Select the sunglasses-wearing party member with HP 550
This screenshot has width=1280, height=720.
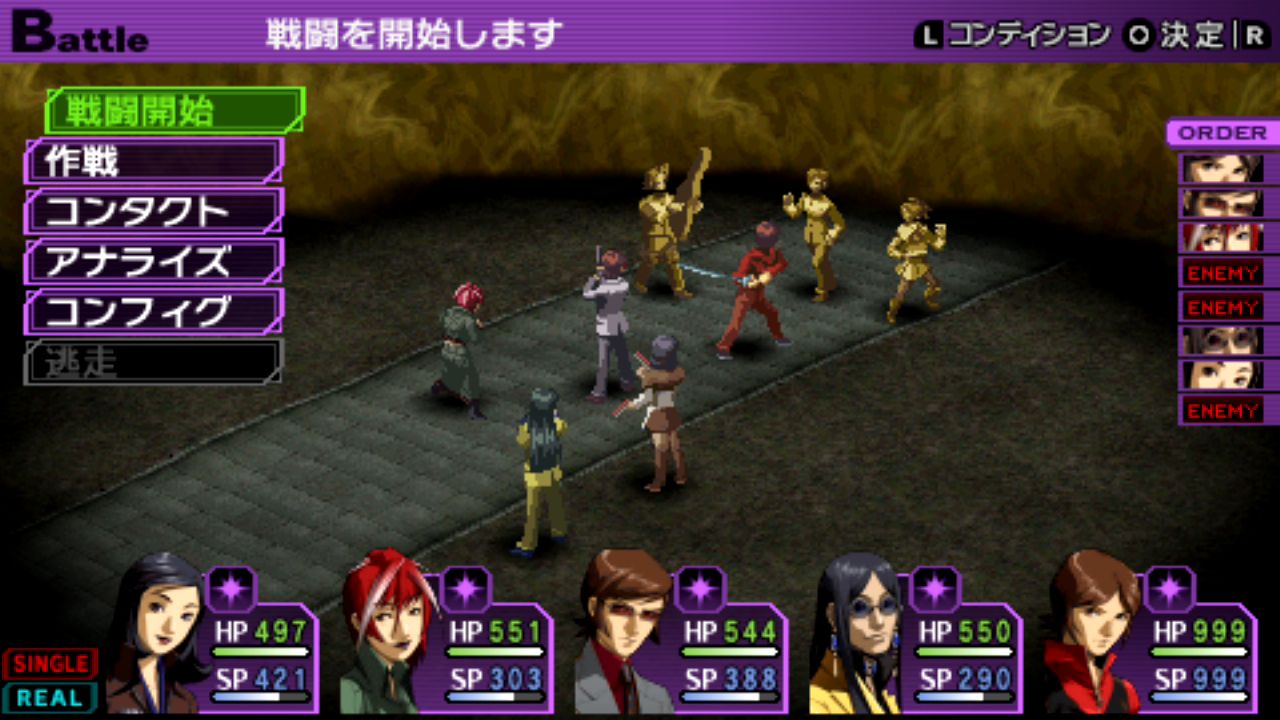click(915, 640)
